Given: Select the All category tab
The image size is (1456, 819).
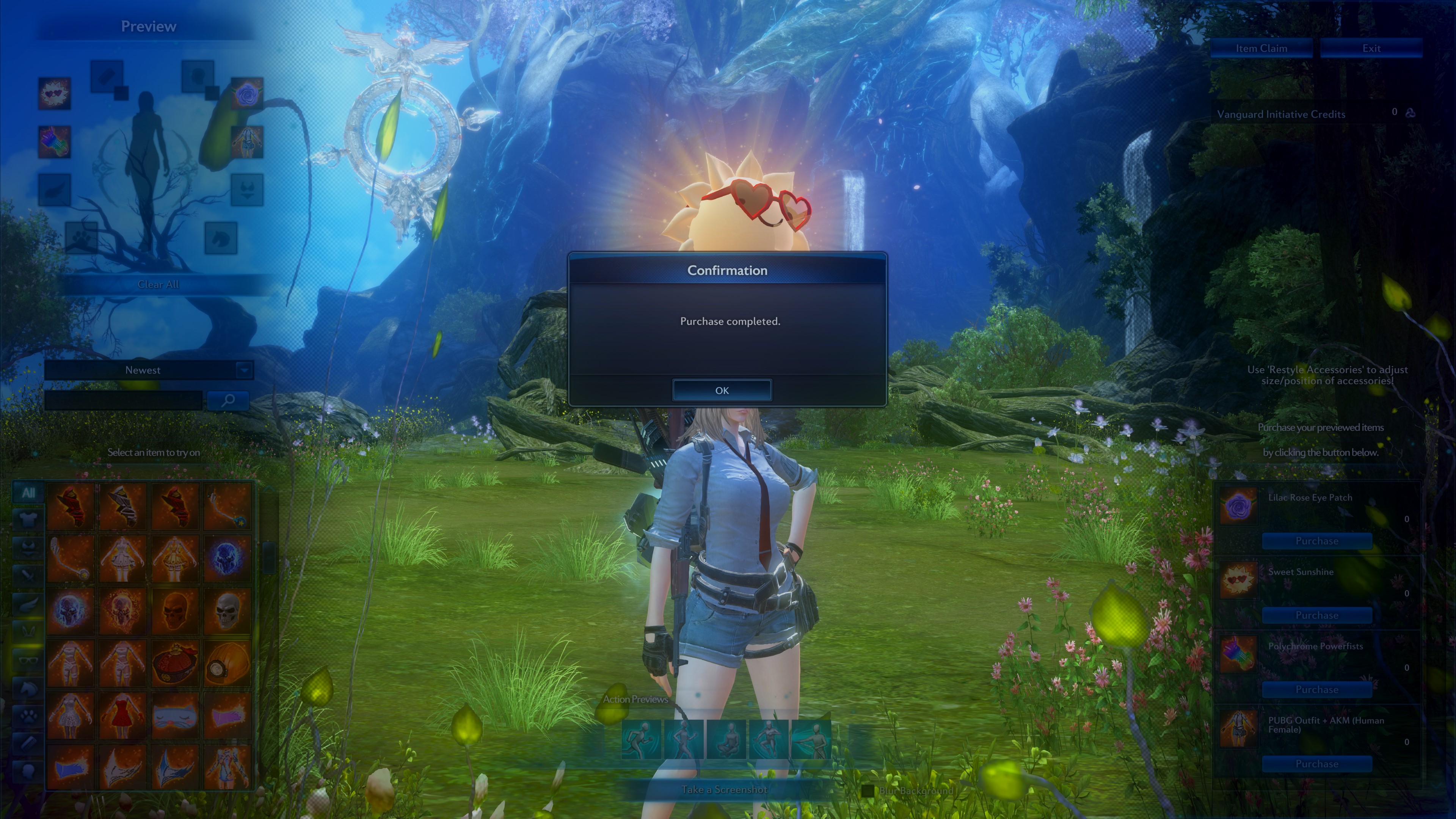Looking at the screenshot, I should pyautogui.click(x=28, y=493).
